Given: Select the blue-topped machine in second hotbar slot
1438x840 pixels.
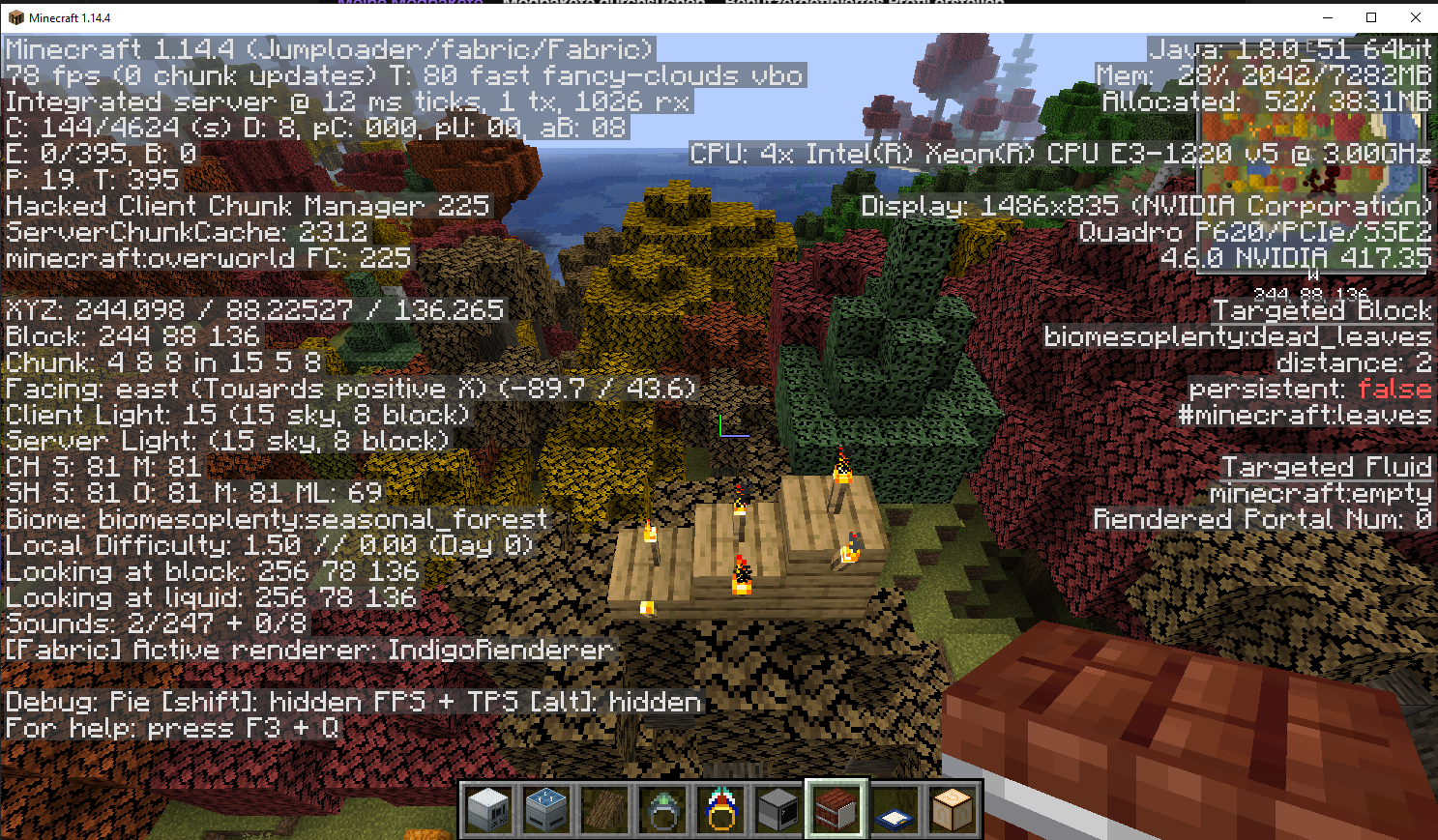Looking at the screenshot, I should [x=546, y=809].
